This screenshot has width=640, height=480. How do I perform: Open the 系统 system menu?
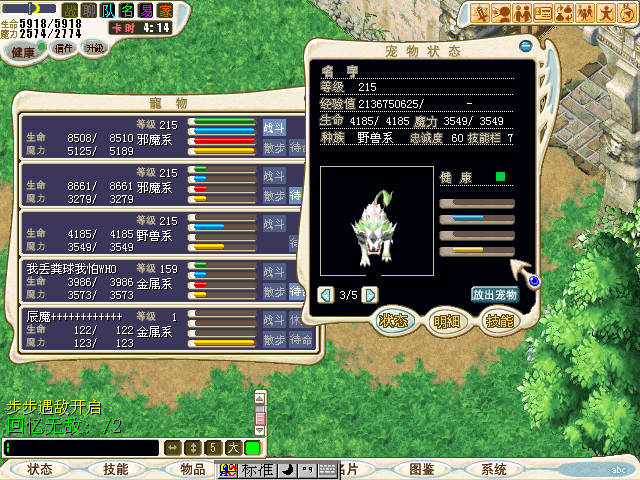click(x=494, y=469)
